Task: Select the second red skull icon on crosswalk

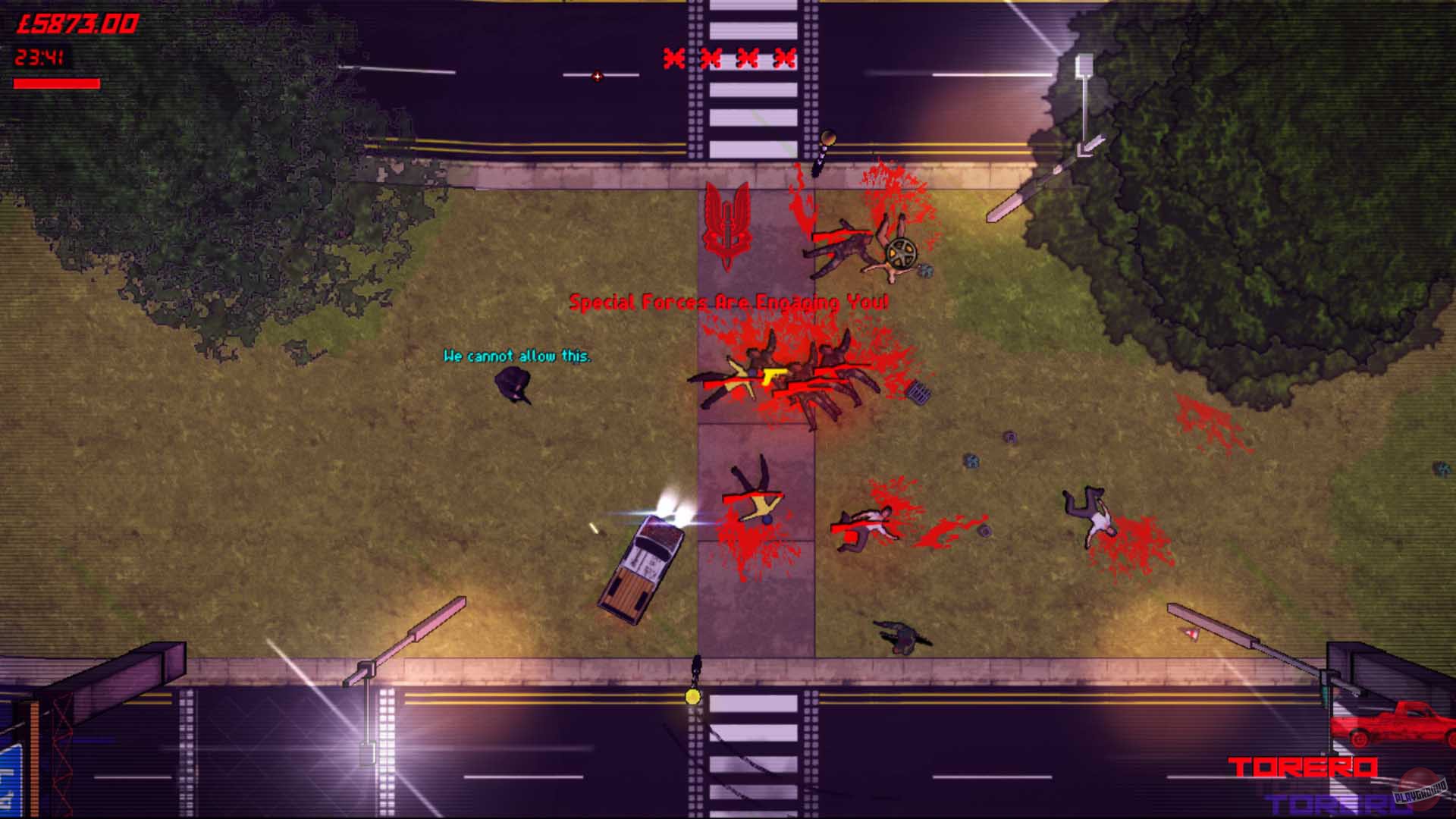Action: click(x=711, y=58)
